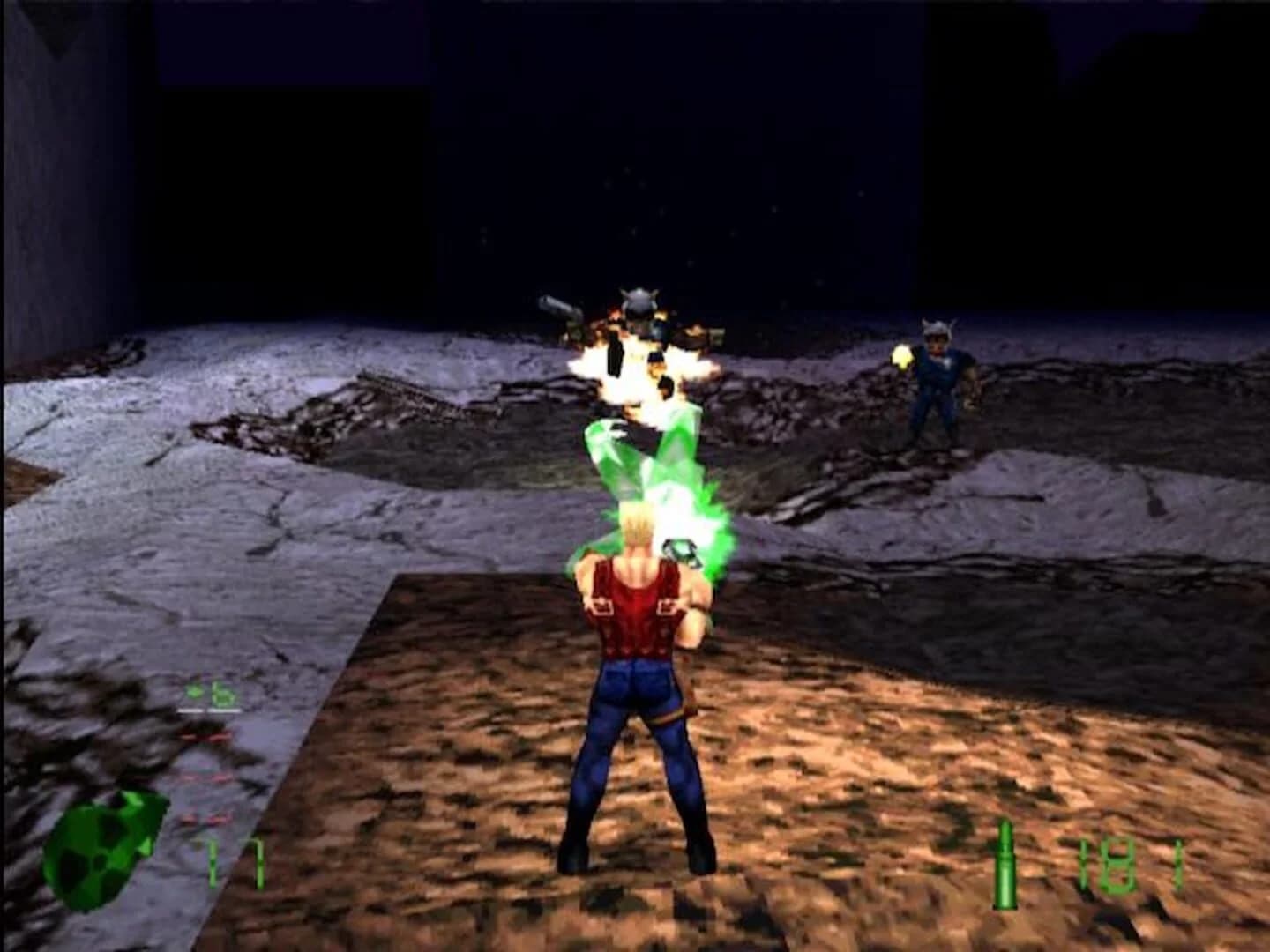Click the blue-suited enemy firing on the right

point(939,379)
